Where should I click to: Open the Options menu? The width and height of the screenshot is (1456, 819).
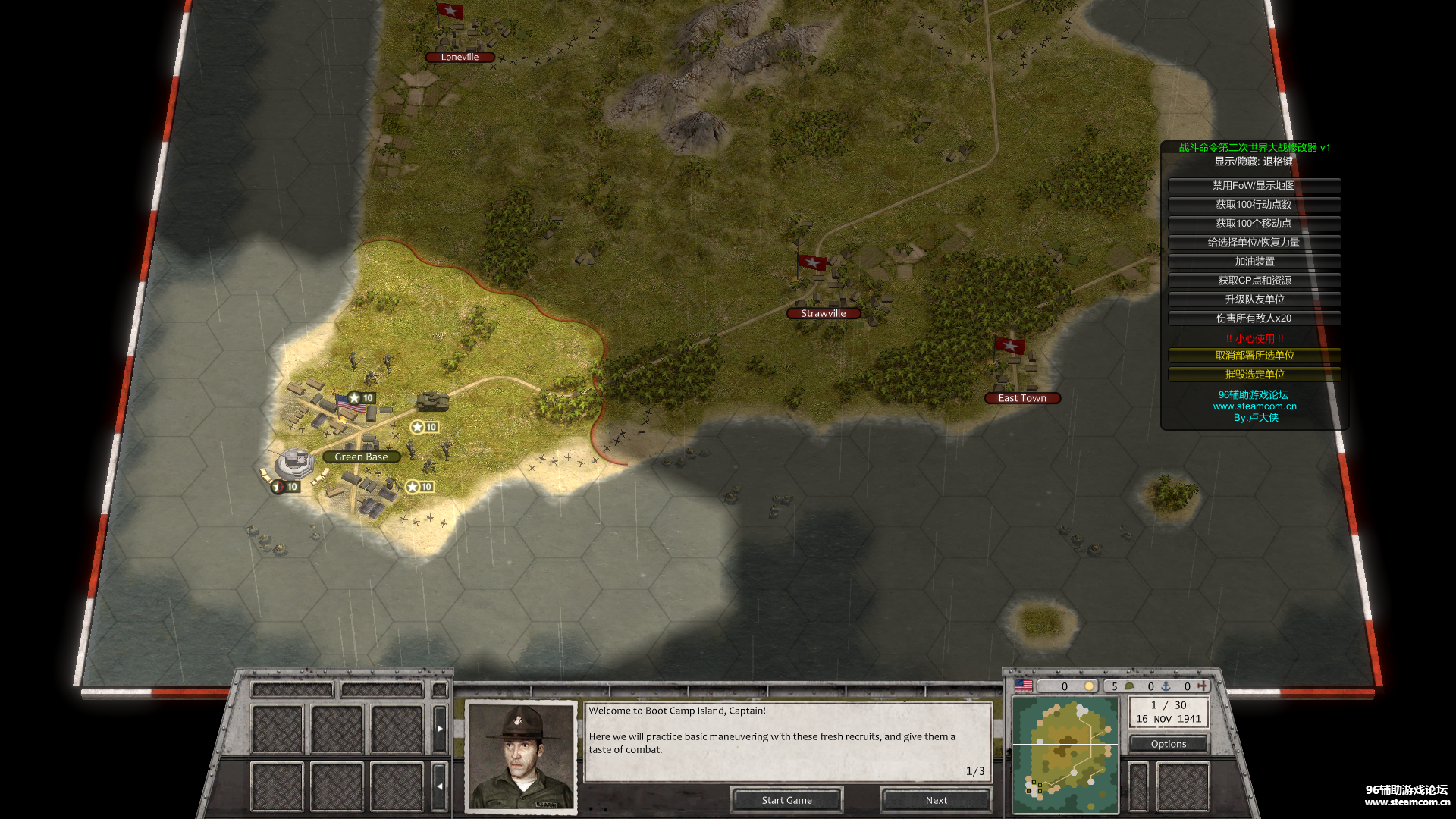(x=1168, y=744)
